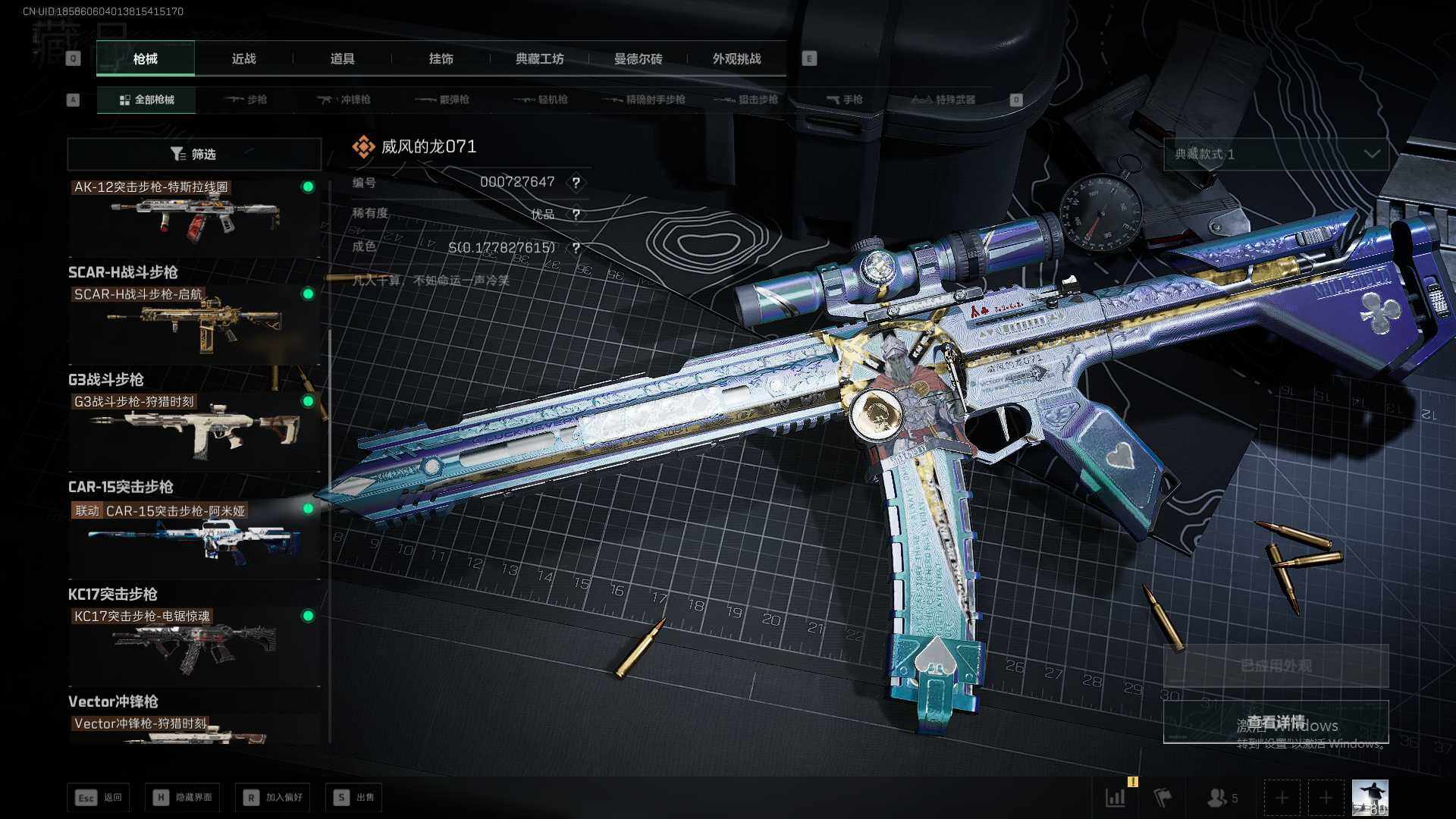Go to the 典藏工坊 workshop tab
The width and height of the screenshot is (1456, 819).
[539, 58]
